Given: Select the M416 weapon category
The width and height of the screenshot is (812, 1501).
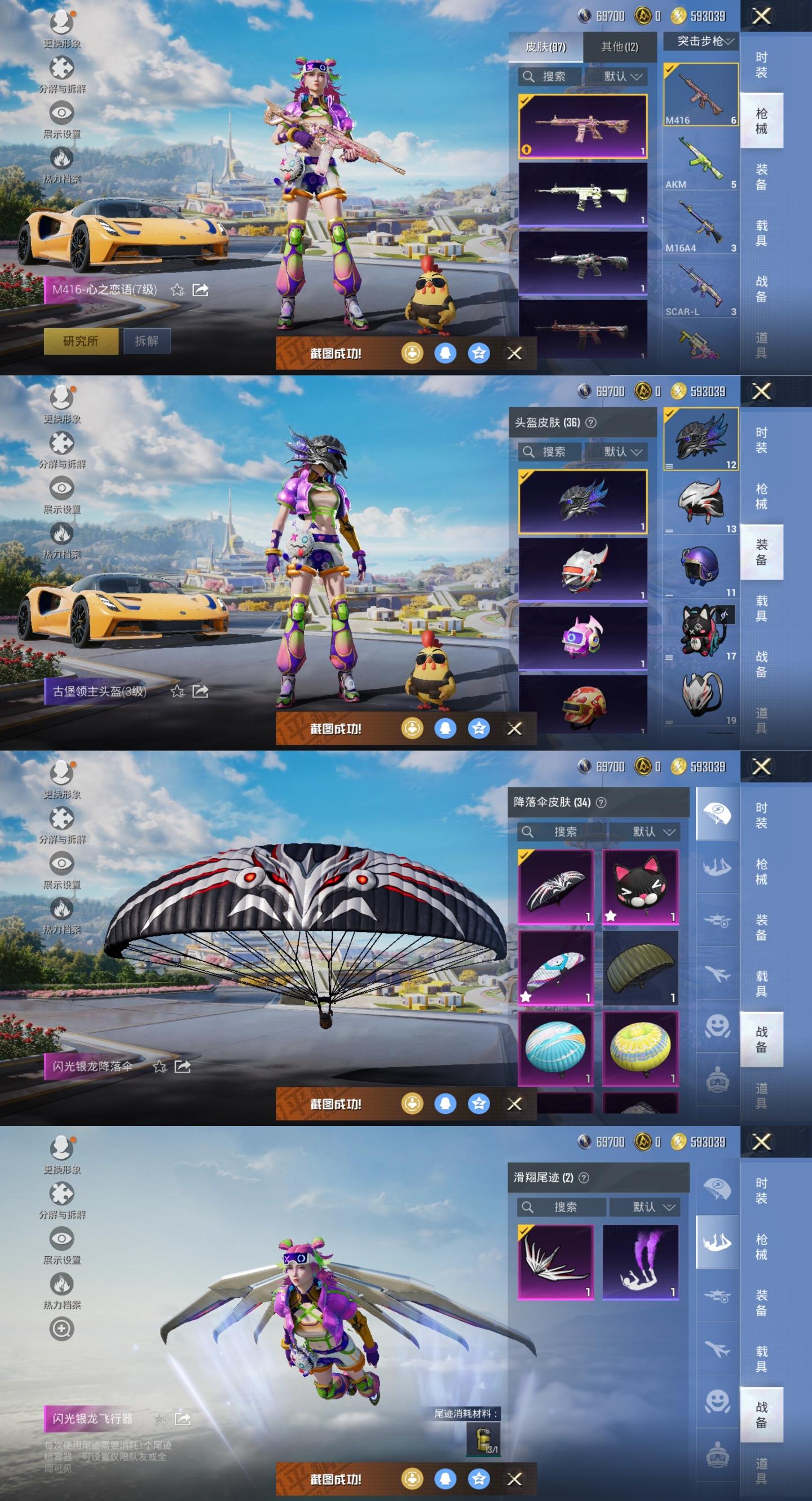Looking at the screenshot, I should click(700, 95).
